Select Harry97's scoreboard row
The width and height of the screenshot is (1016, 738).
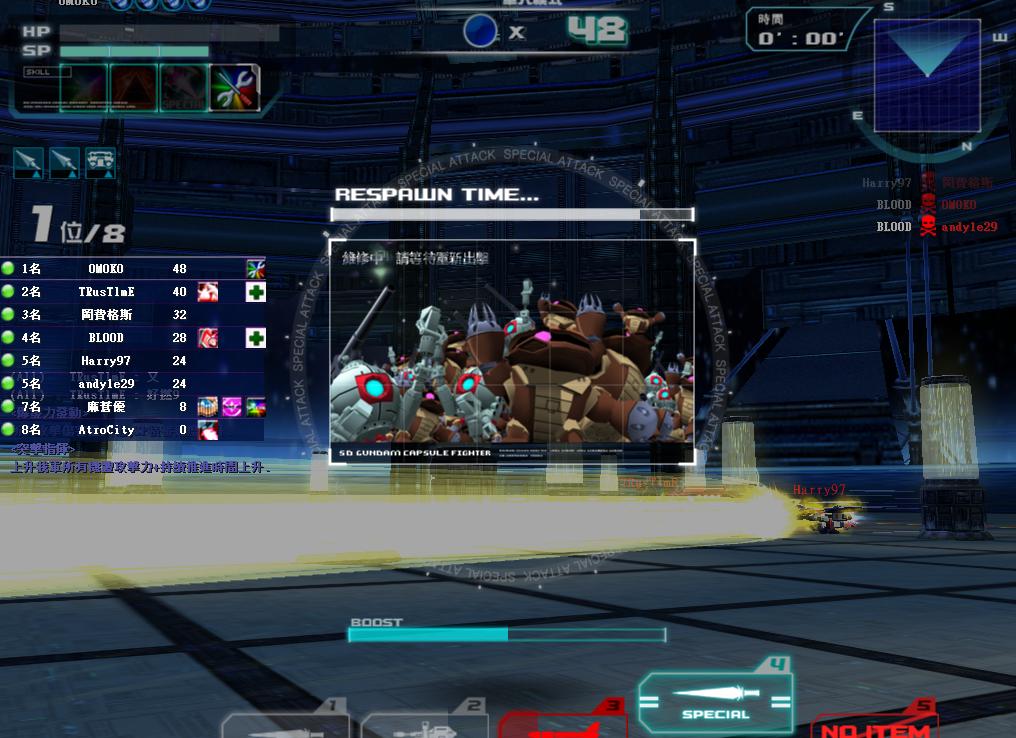point(132,361)
